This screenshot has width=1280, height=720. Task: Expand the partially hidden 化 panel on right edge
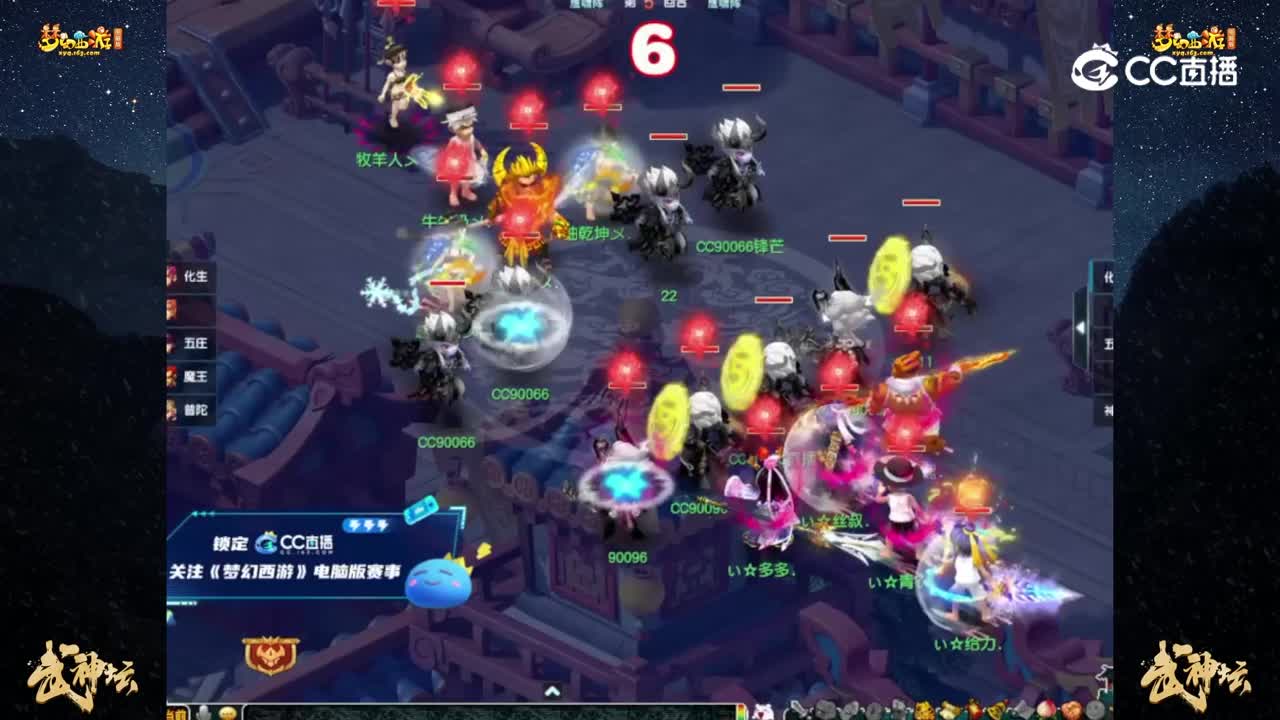point(1111,275)
